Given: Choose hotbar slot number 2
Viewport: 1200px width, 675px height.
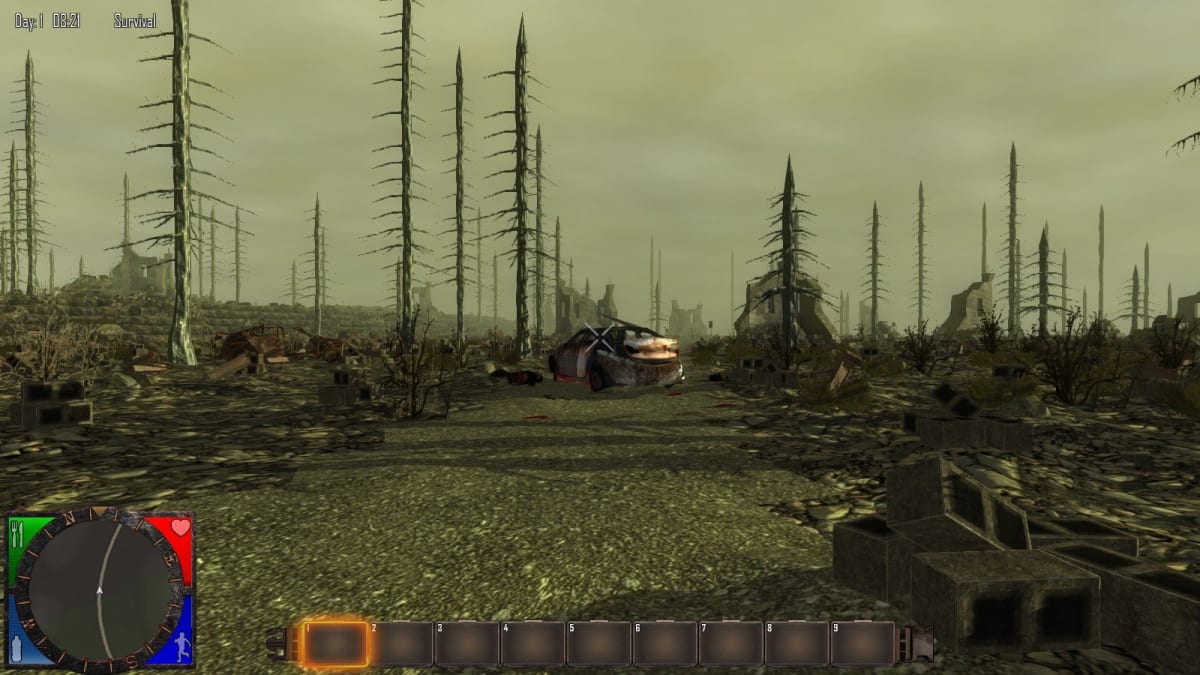Looking at the screenshot, I should [401, 644].
